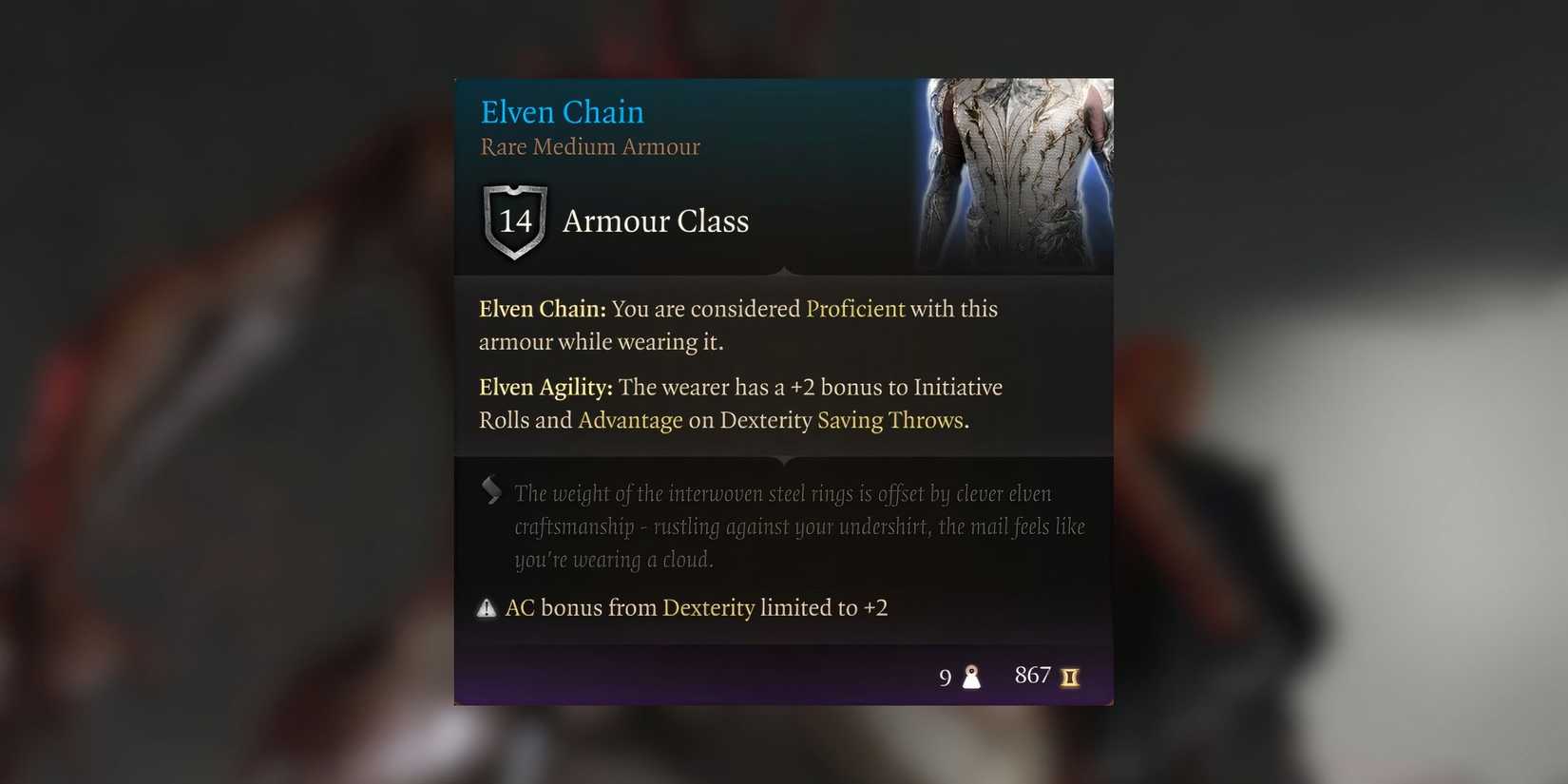Expand the divider chevron above the flavor text
Screen dimensions: 1568x784
[x=783, y=460]
